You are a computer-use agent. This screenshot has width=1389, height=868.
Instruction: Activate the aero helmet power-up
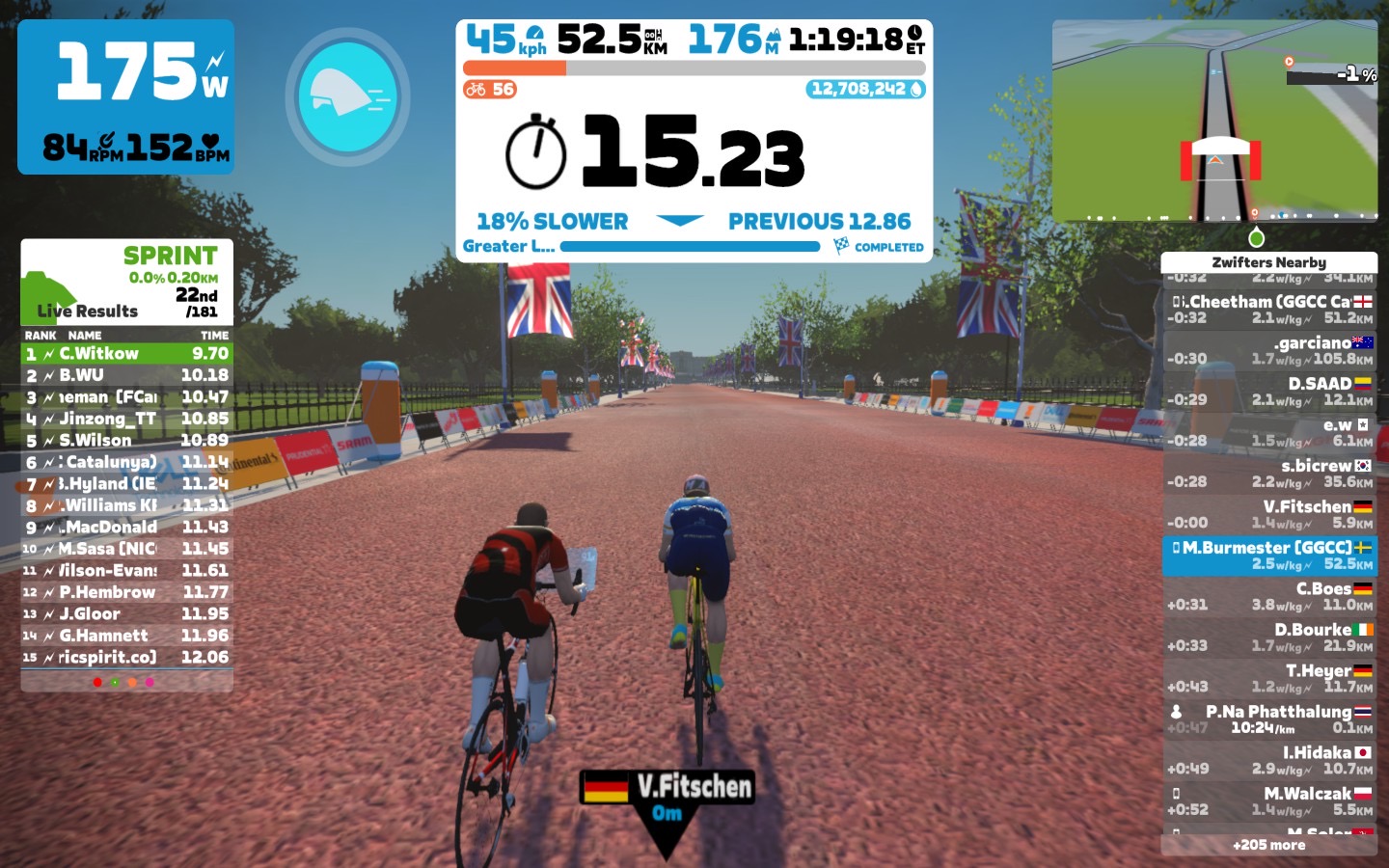pos(347,96)
